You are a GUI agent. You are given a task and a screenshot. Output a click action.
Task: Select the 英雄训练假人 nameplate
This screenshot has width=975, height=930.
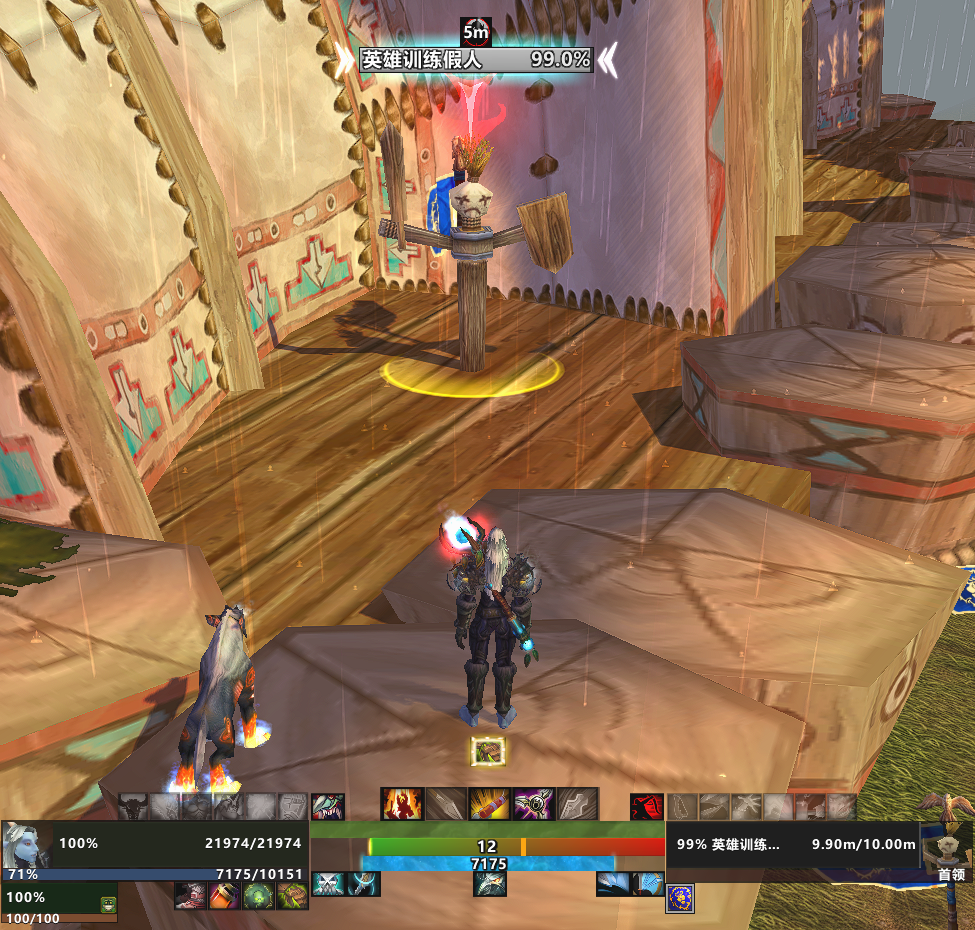476,60
